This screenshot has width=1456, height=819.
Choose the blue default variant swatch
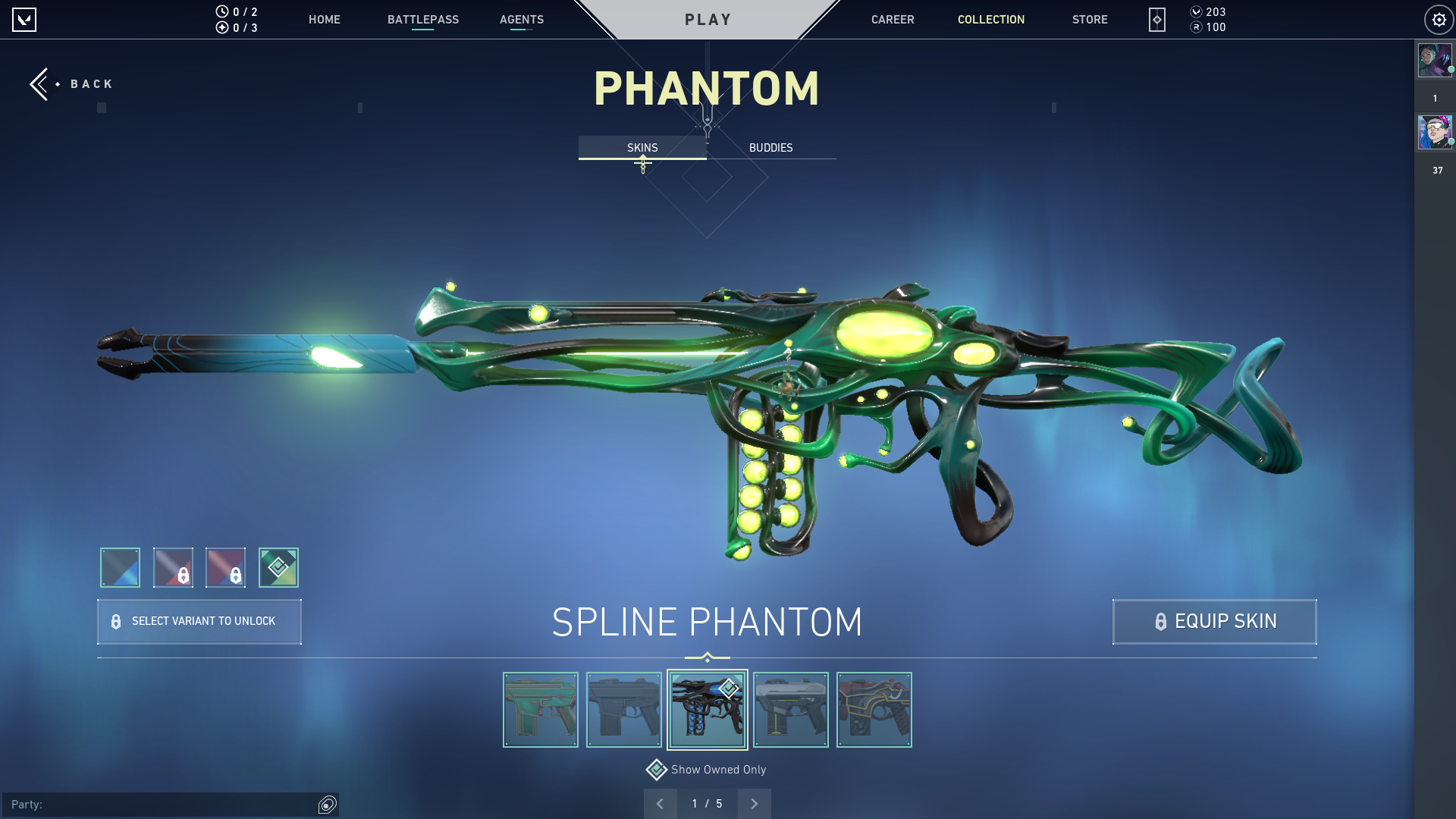click(x=120, y=567)
